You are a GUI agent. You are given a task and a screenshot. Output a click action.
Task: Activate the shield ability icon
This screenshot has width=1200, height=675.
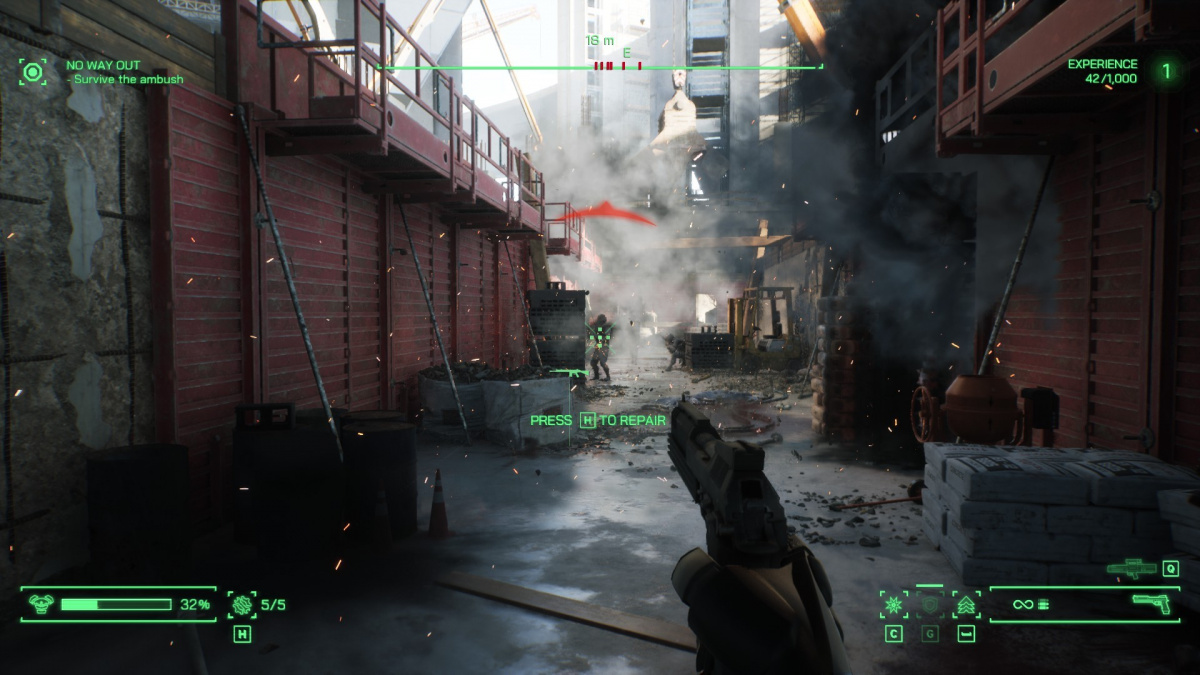[x=930, y=604]
